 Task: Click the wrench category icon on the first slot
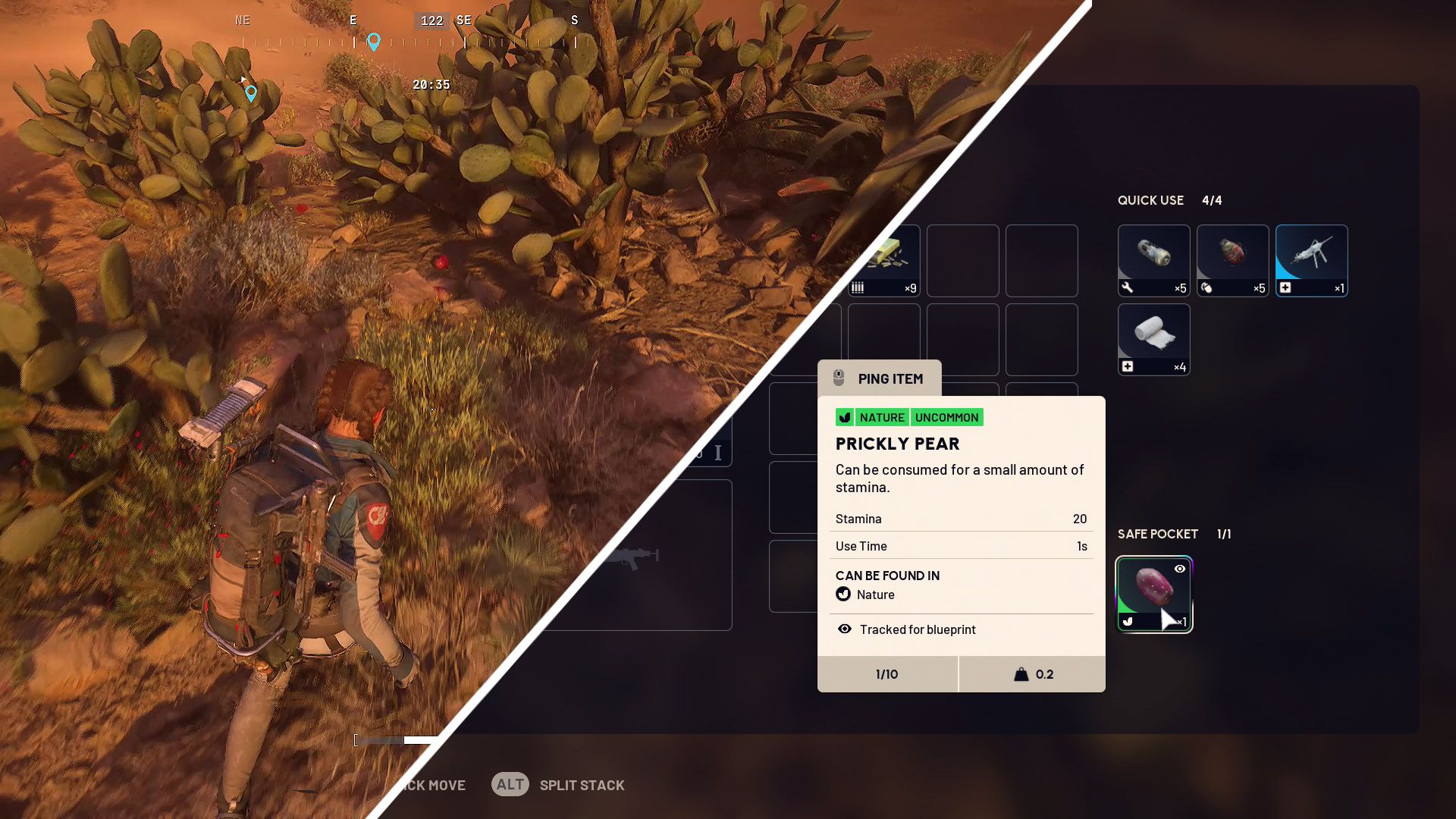click(1128, 288)
